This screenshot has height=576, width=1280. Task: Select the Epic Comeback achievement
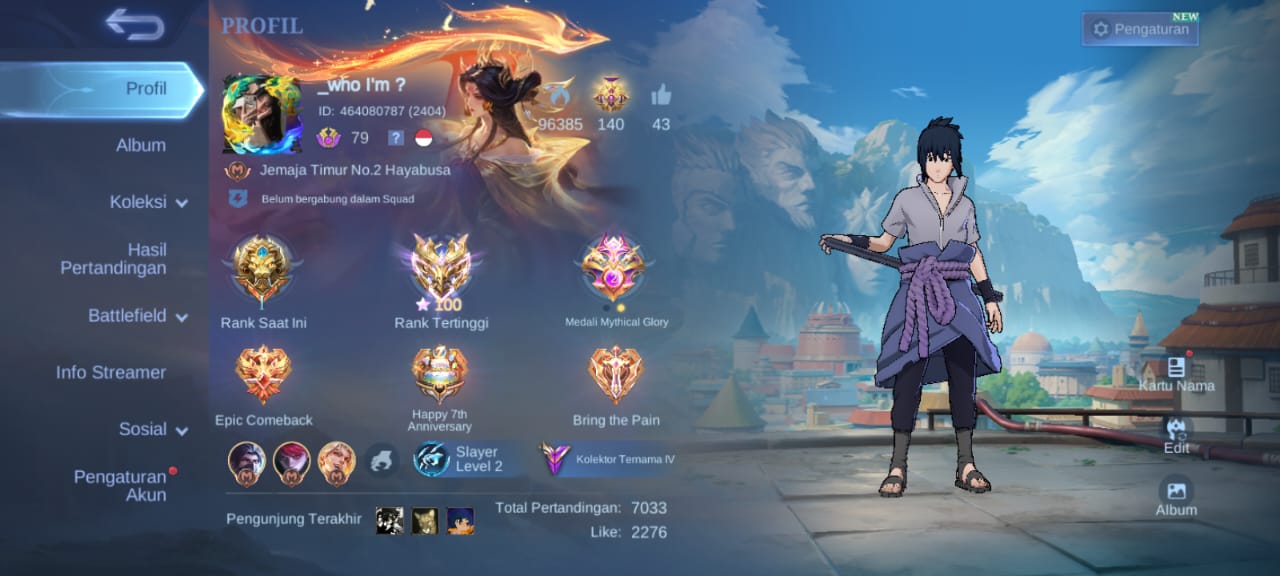263,375
